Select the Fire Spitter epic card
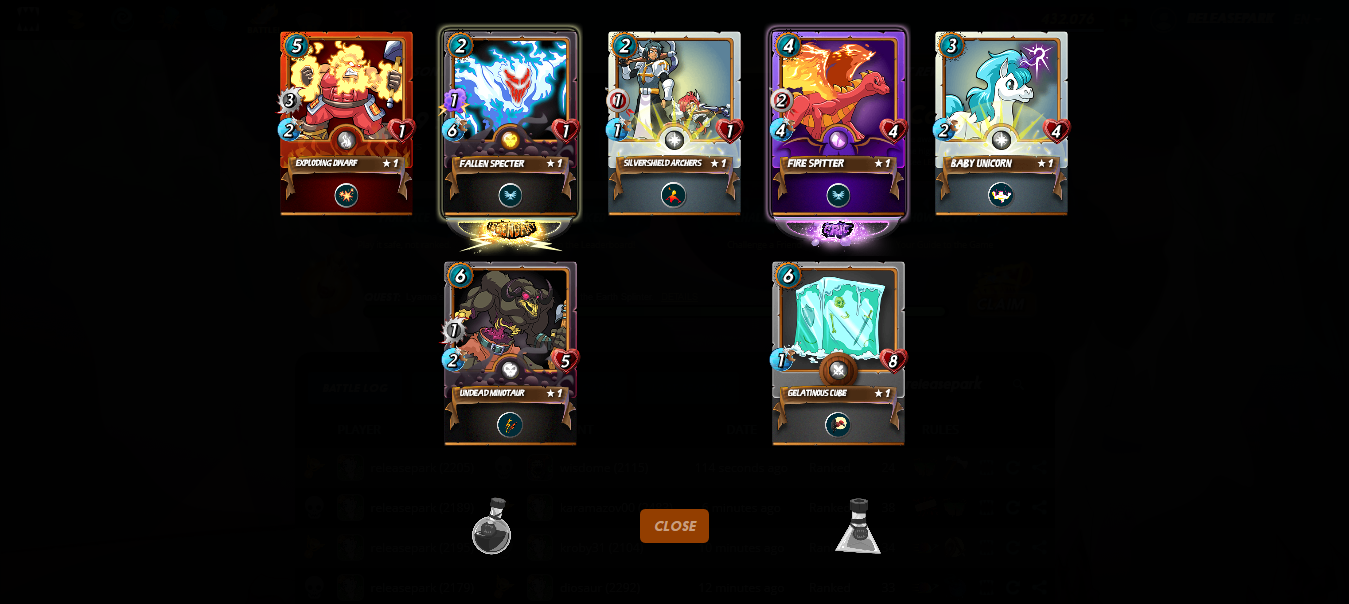The image size is (1349, 604). [x=838, y=123]
